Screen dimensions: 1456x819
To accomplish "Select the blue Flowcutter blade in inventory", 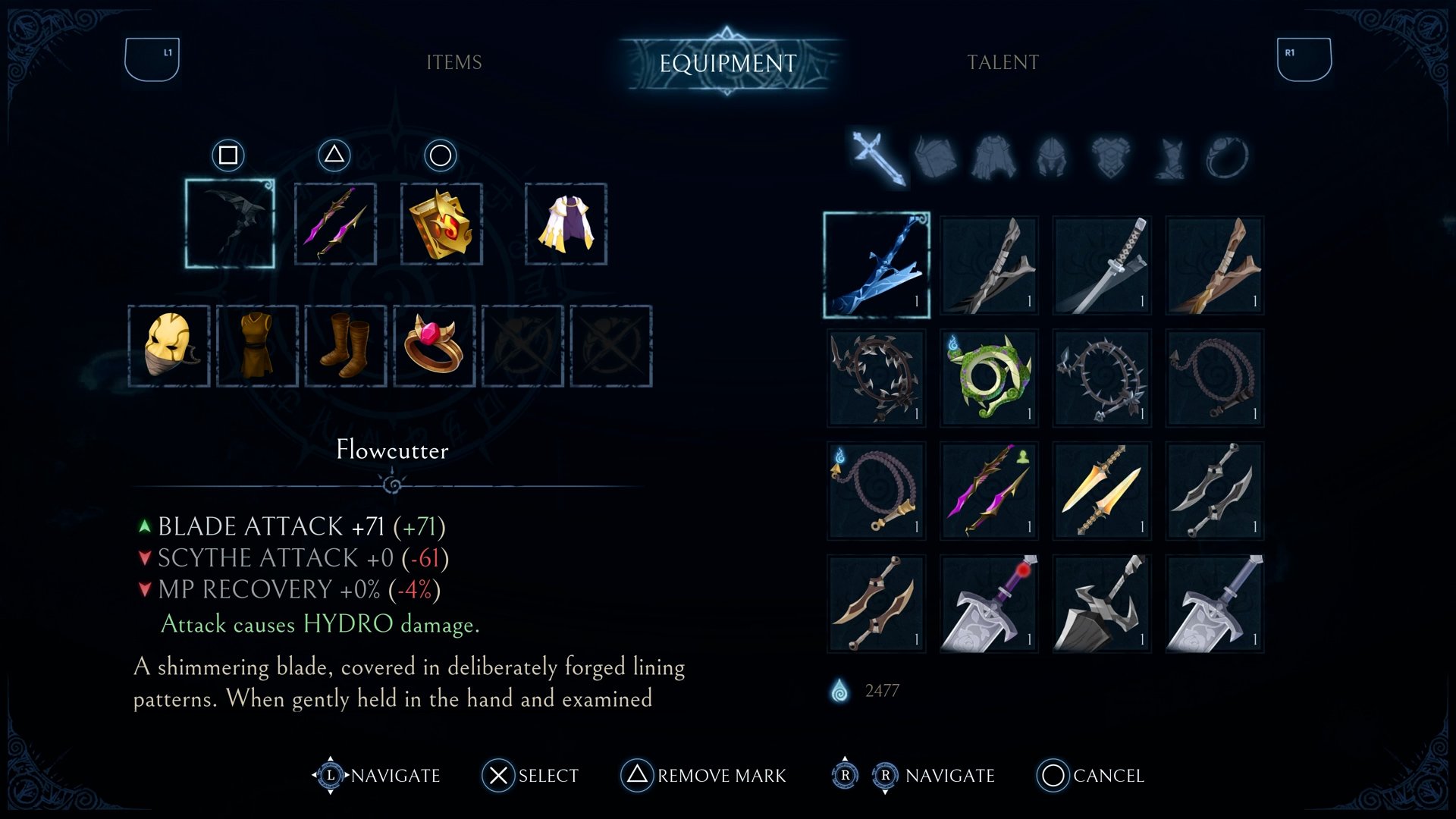I will 877,265.
